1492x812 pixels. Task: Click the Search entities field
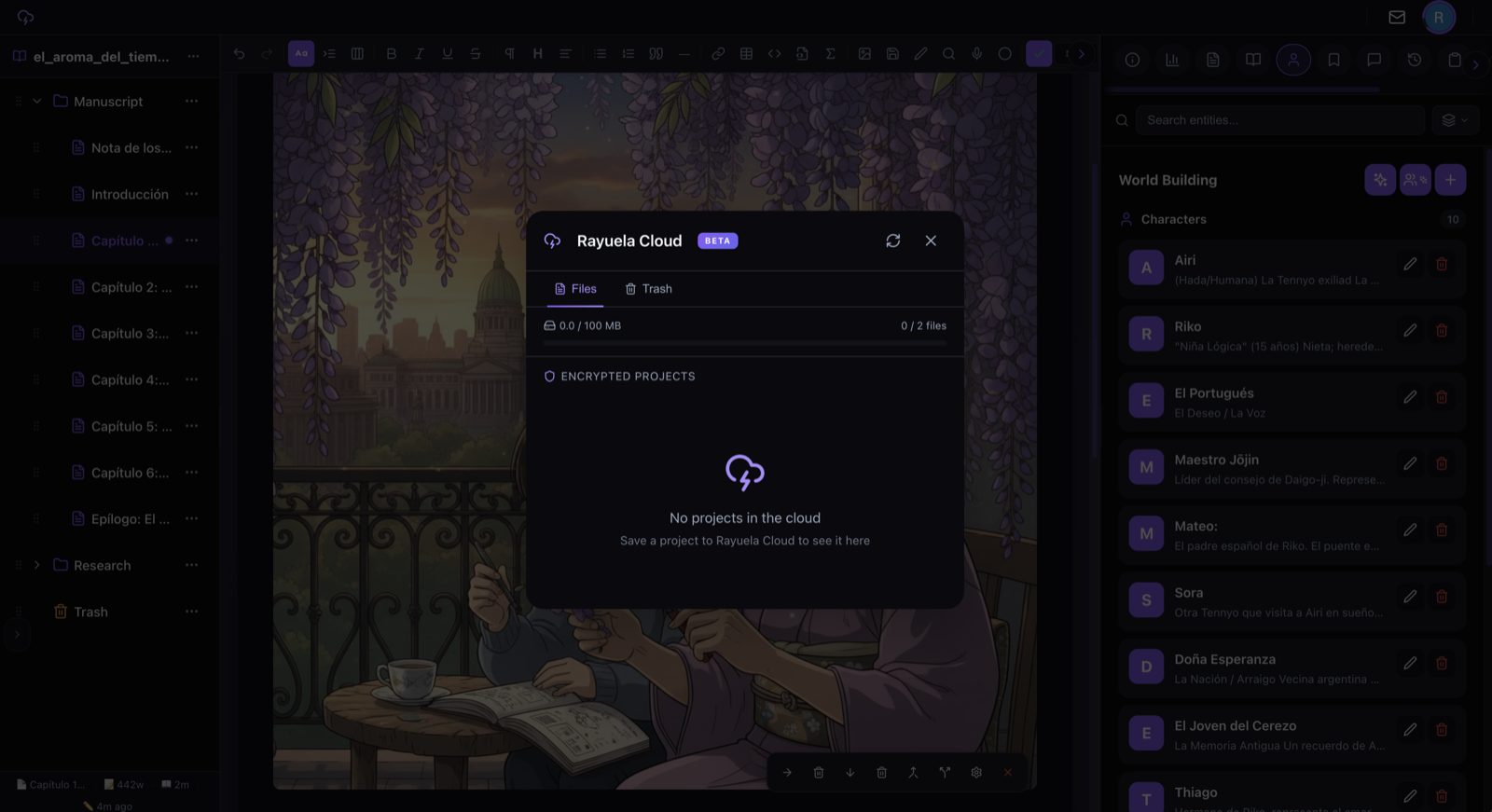click(x=1279, y=120)
